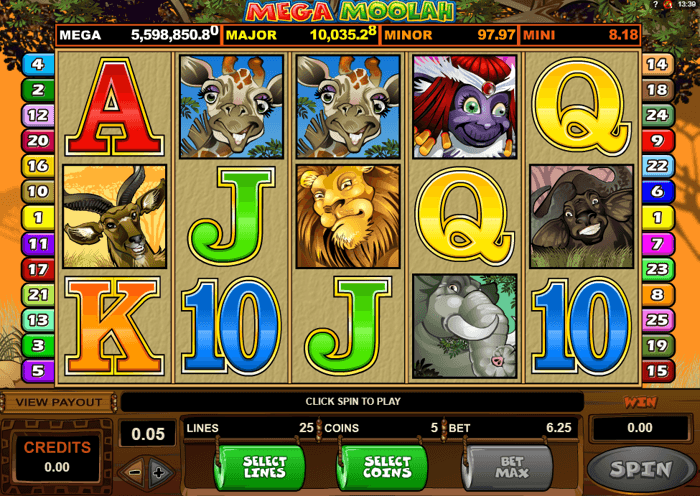Select payline marker number 15

tap(657, 370)
